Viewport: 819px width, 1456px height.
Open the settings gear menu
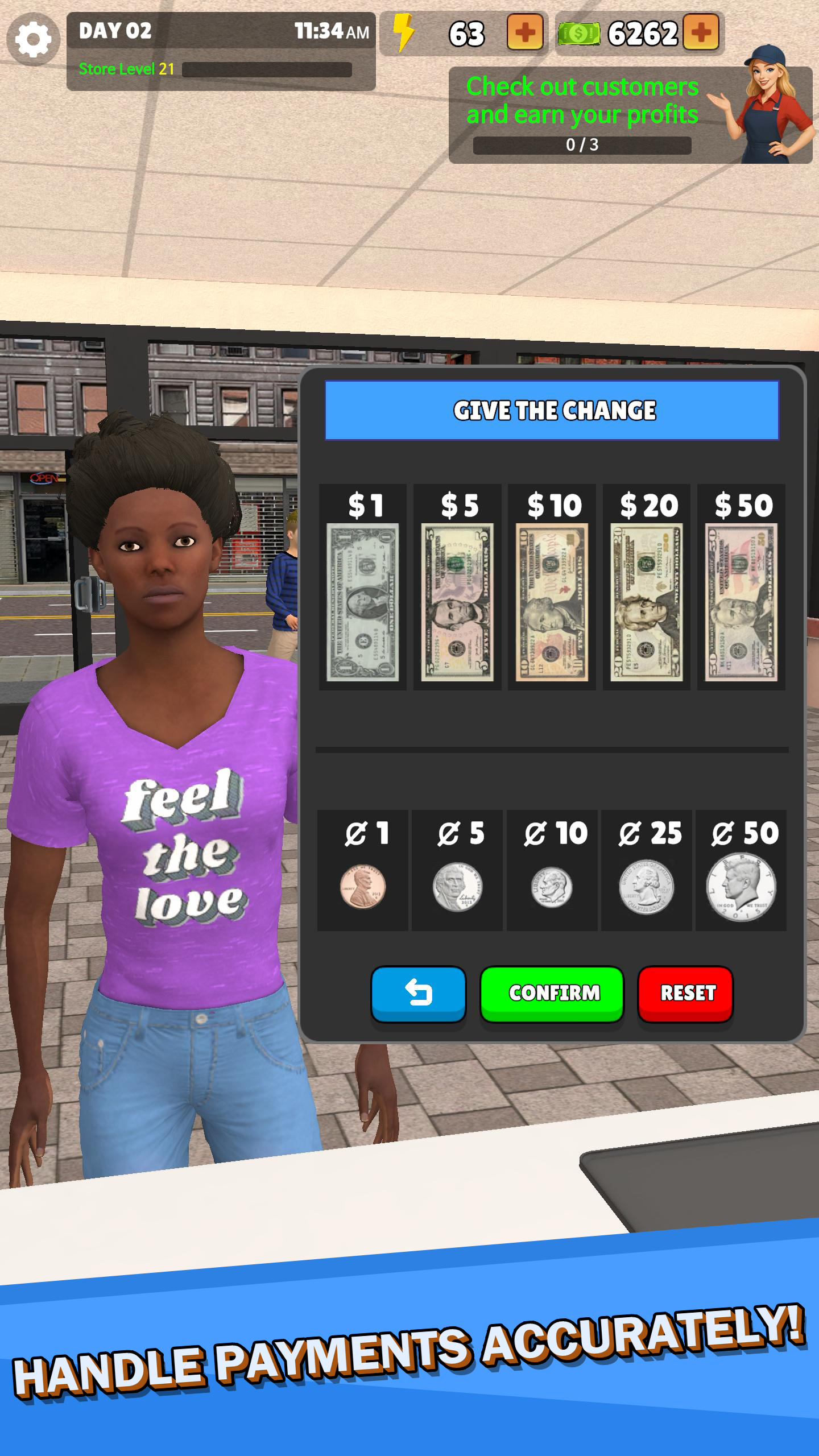pos(33,39)
